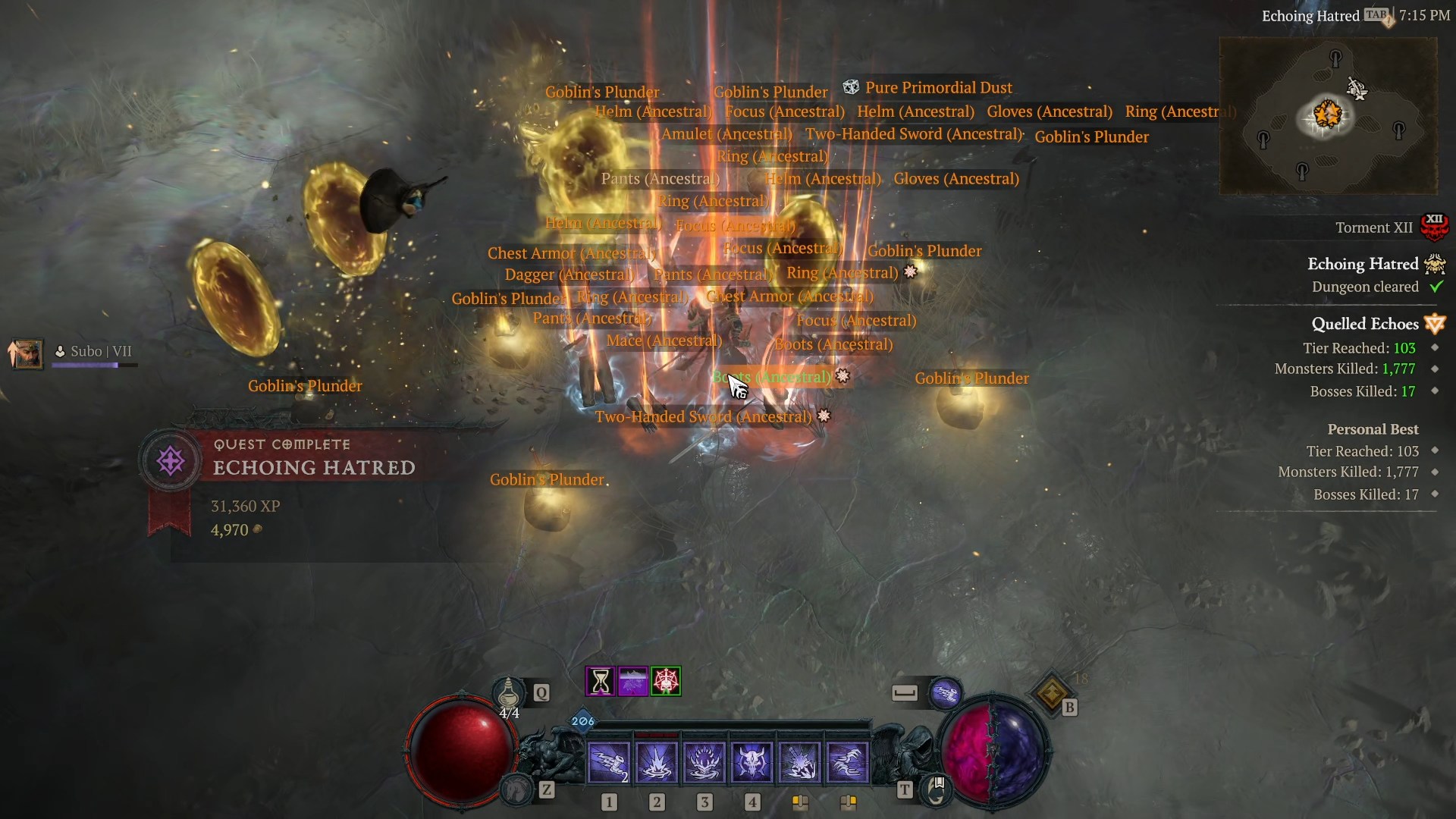Viewport: 1456px width, 819px height.
Task: Activate the demon skull skill in slot 4
Action: tap(751, 761)
